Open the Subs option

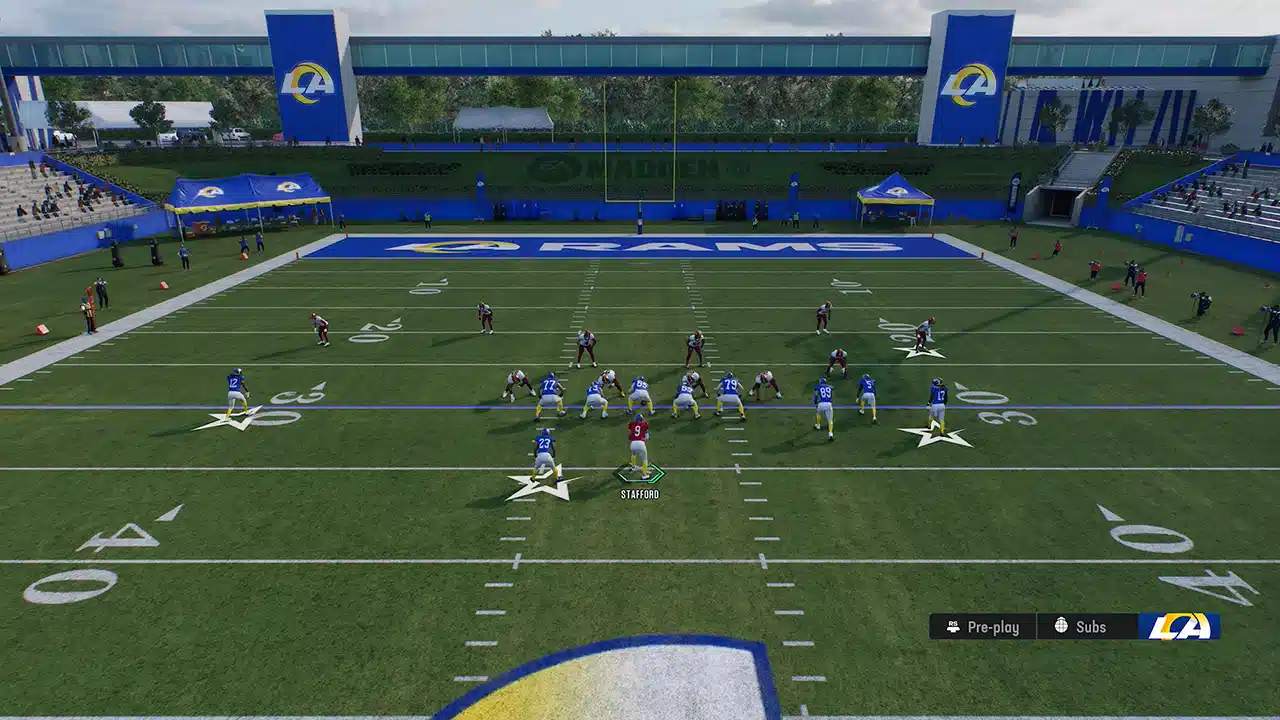[x=1080, y=627]
